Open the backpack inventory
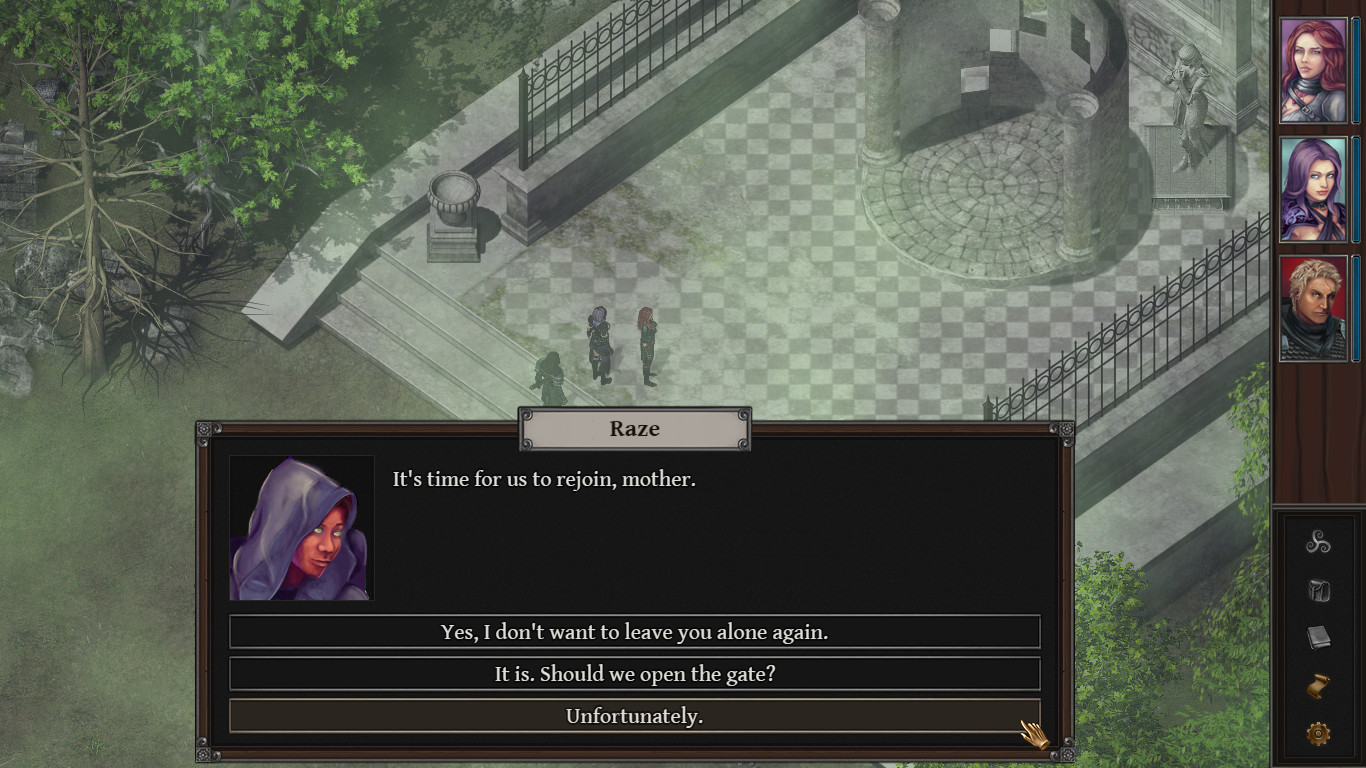 (1318, 591)
